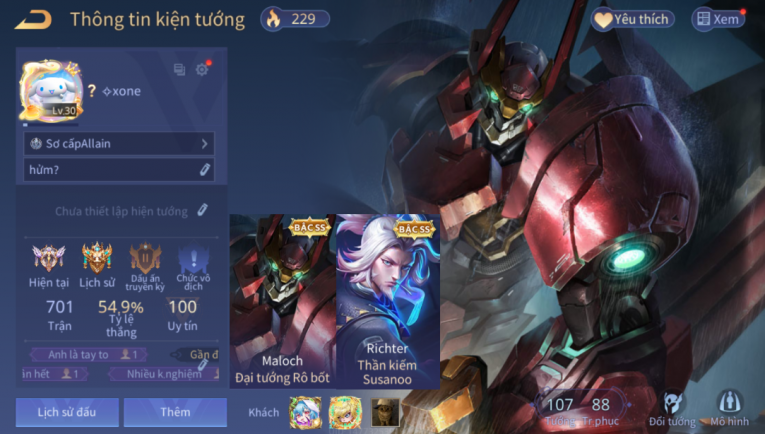Choose the Richter Thần kiếm Susanoo card
Viewport: 765px width, 434px height.
tap(388, 300)
